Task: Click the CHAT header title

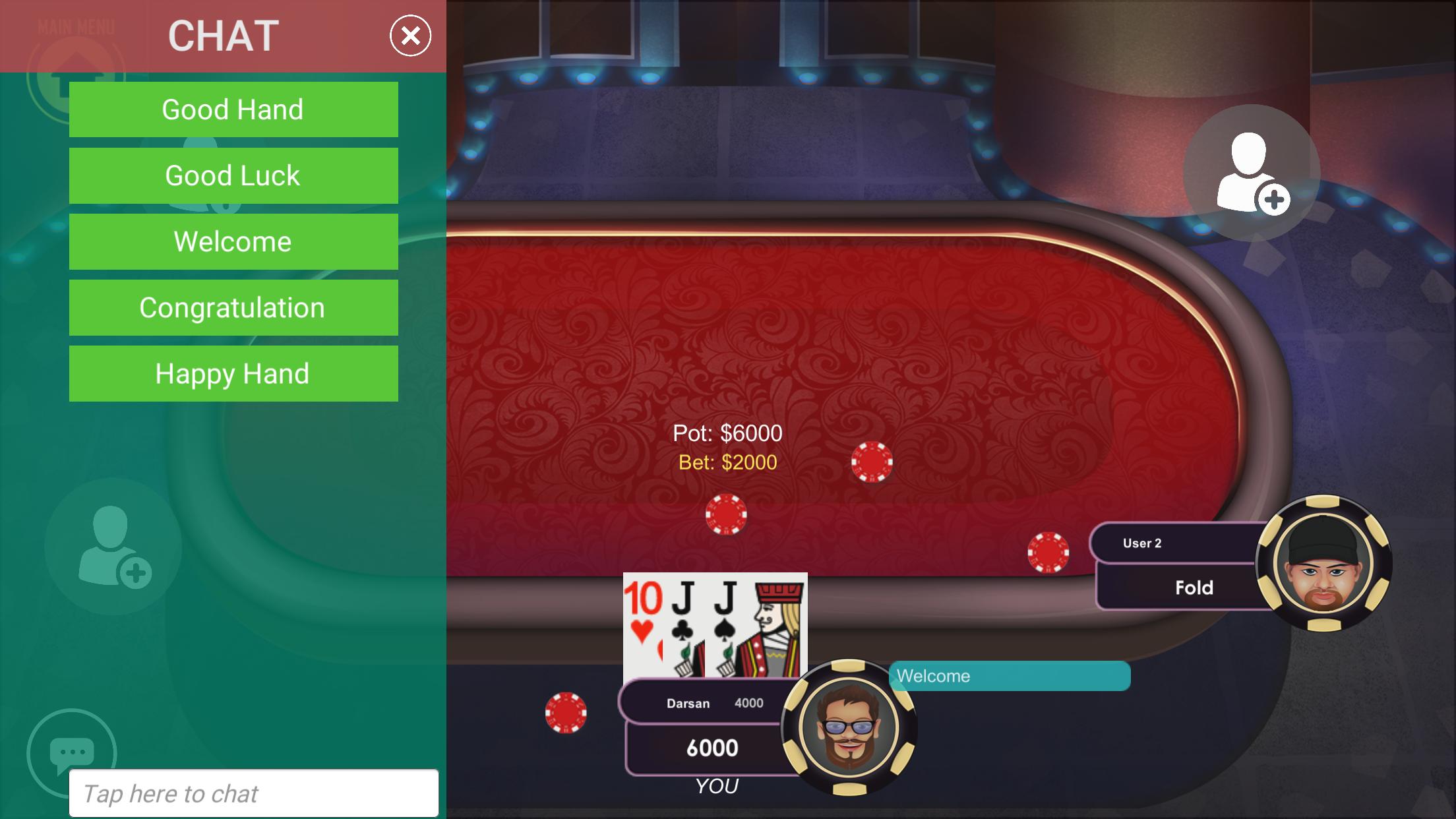Action: (222, 36)
